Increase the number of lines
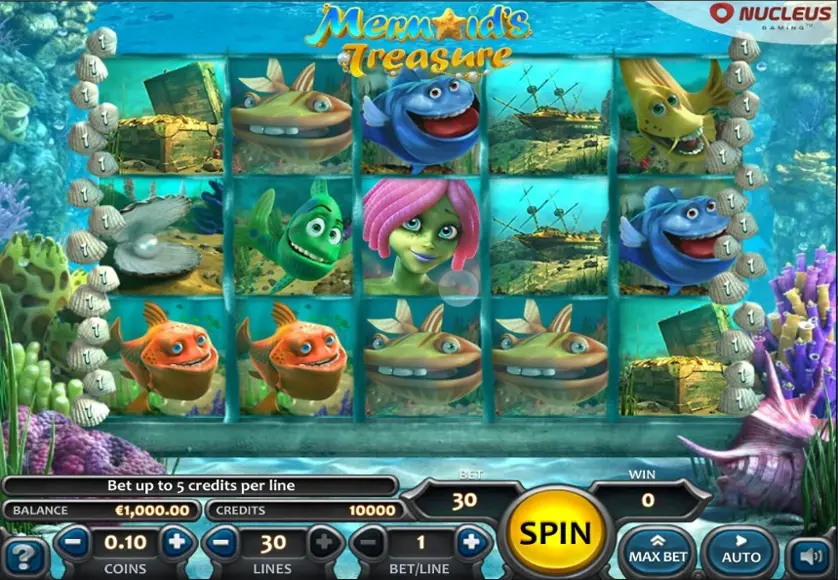This screenshot has height=580, width=838. (x=324, y=543)
